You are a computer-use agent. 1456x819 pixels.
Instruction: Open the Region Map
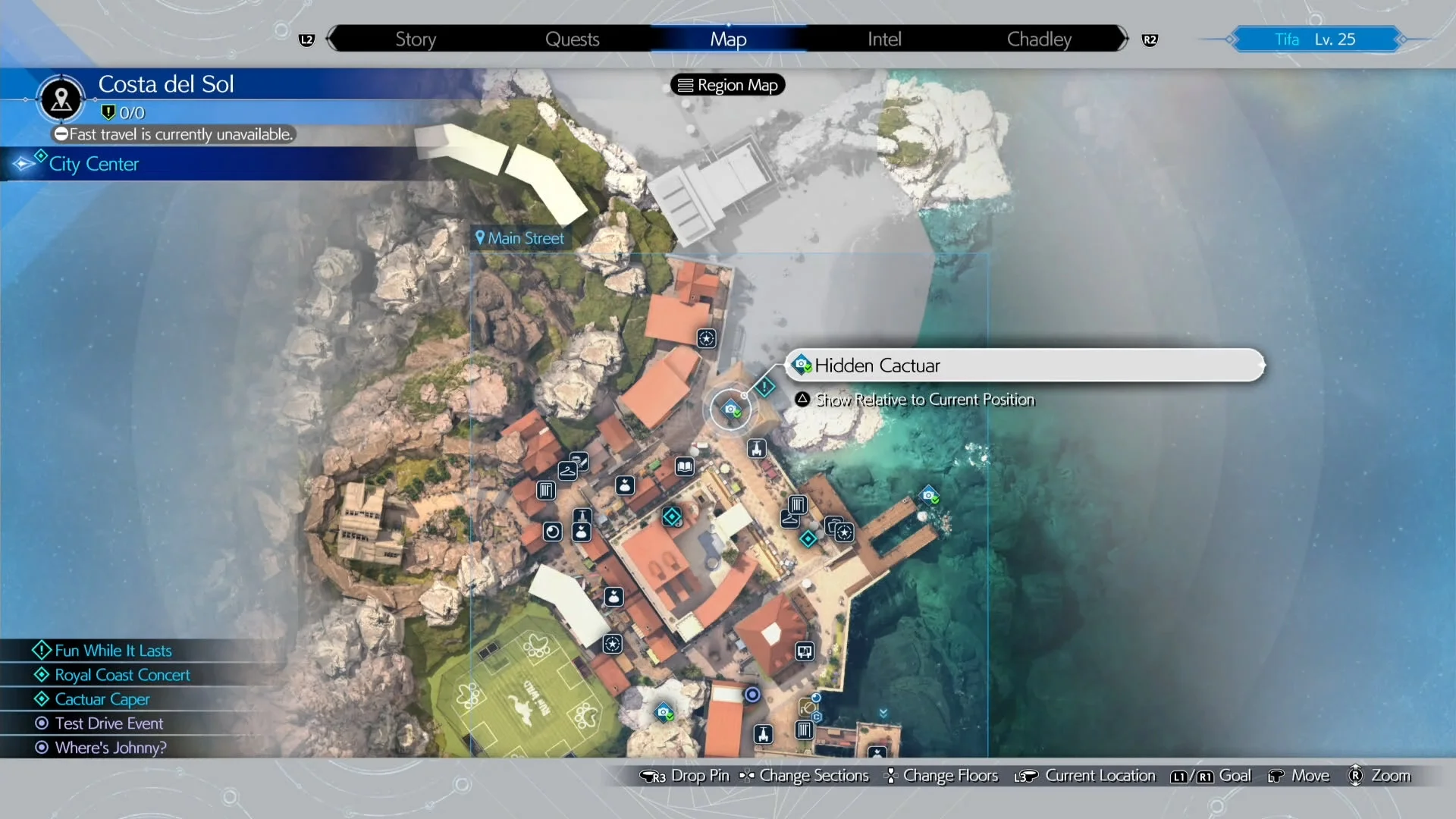(x=726, y=84)
